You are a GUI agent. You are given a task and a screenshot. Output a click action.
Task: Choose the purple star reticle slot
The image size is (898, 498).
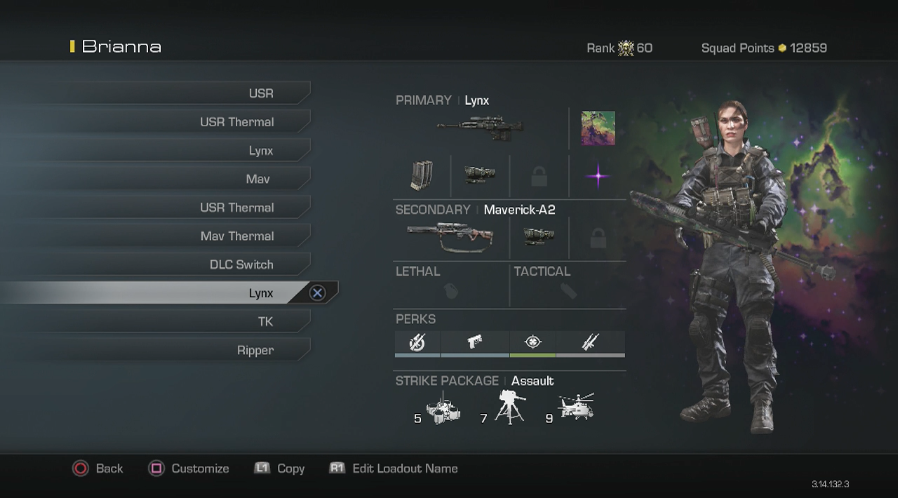(598, 176)
